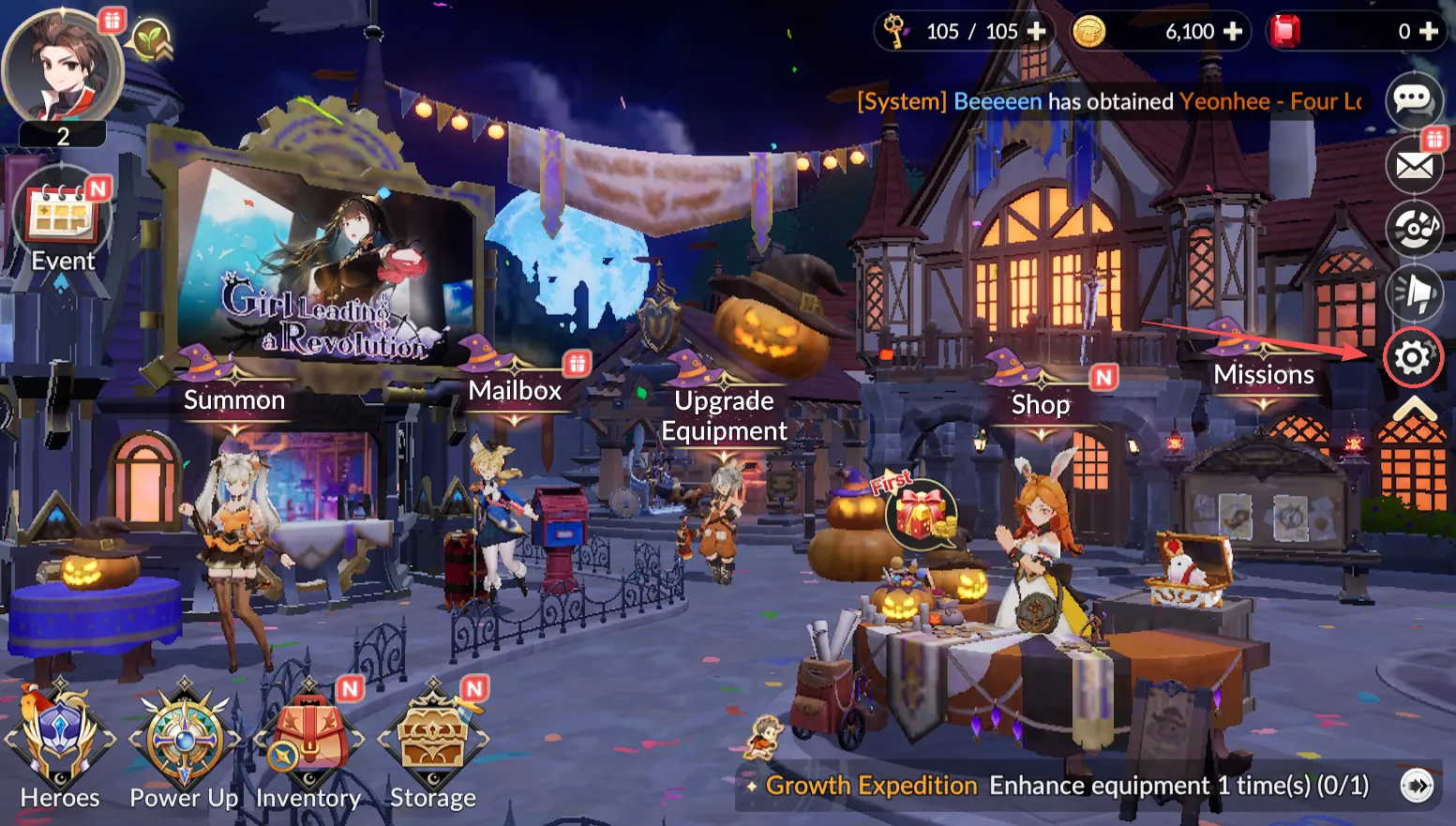Go to Upgrade Equipment
The image size is (1456, 826).
tap(724, 415)
